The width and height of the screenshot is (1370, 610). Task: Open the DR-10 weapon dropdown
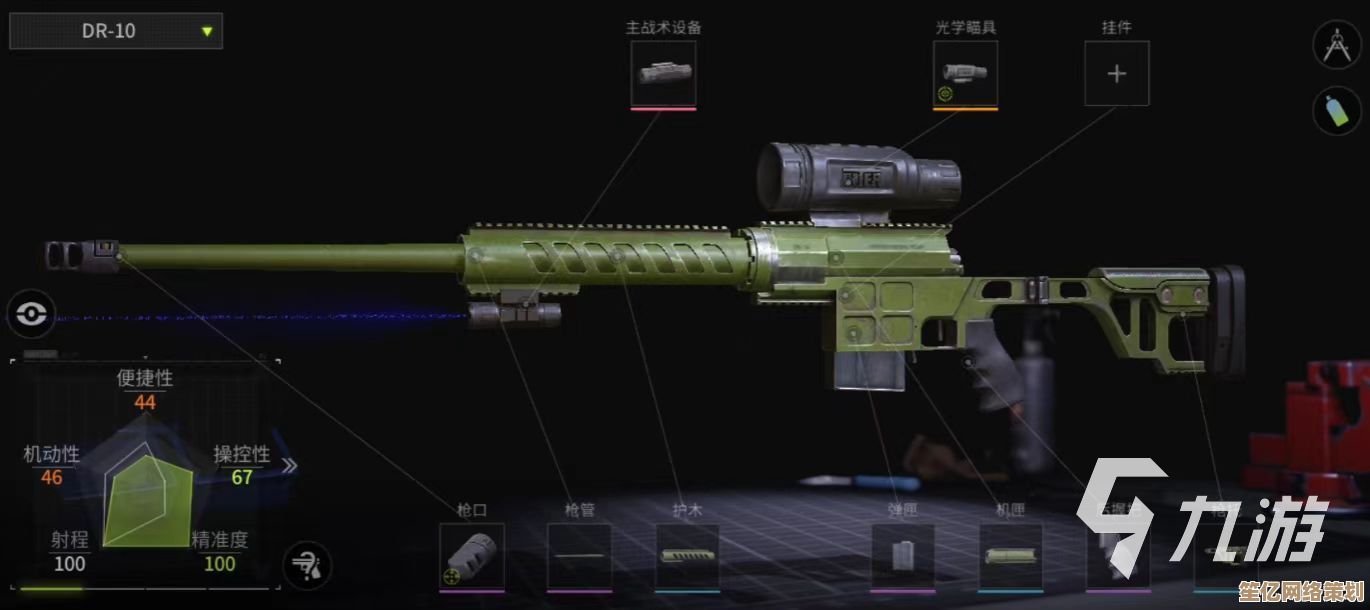(x=116, y=31)
